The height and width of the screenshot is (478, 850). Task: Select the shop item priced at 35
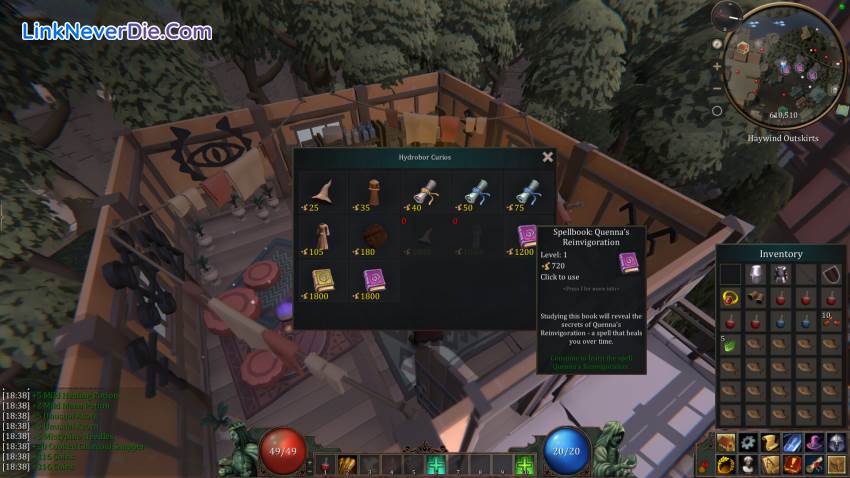click(373, 190)
